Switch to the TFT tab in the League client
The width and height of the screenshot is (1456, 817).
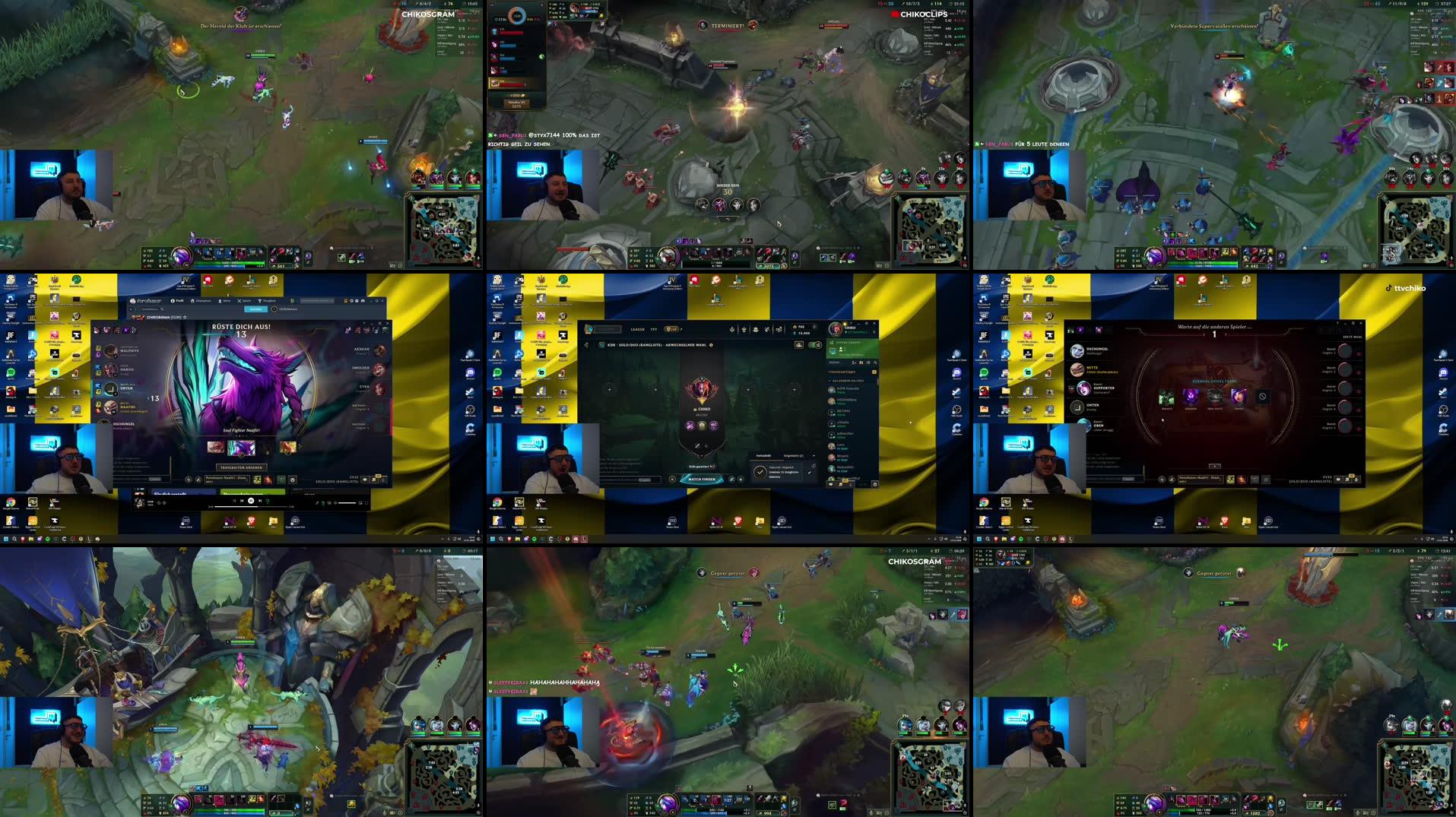(x=654, y=329)
